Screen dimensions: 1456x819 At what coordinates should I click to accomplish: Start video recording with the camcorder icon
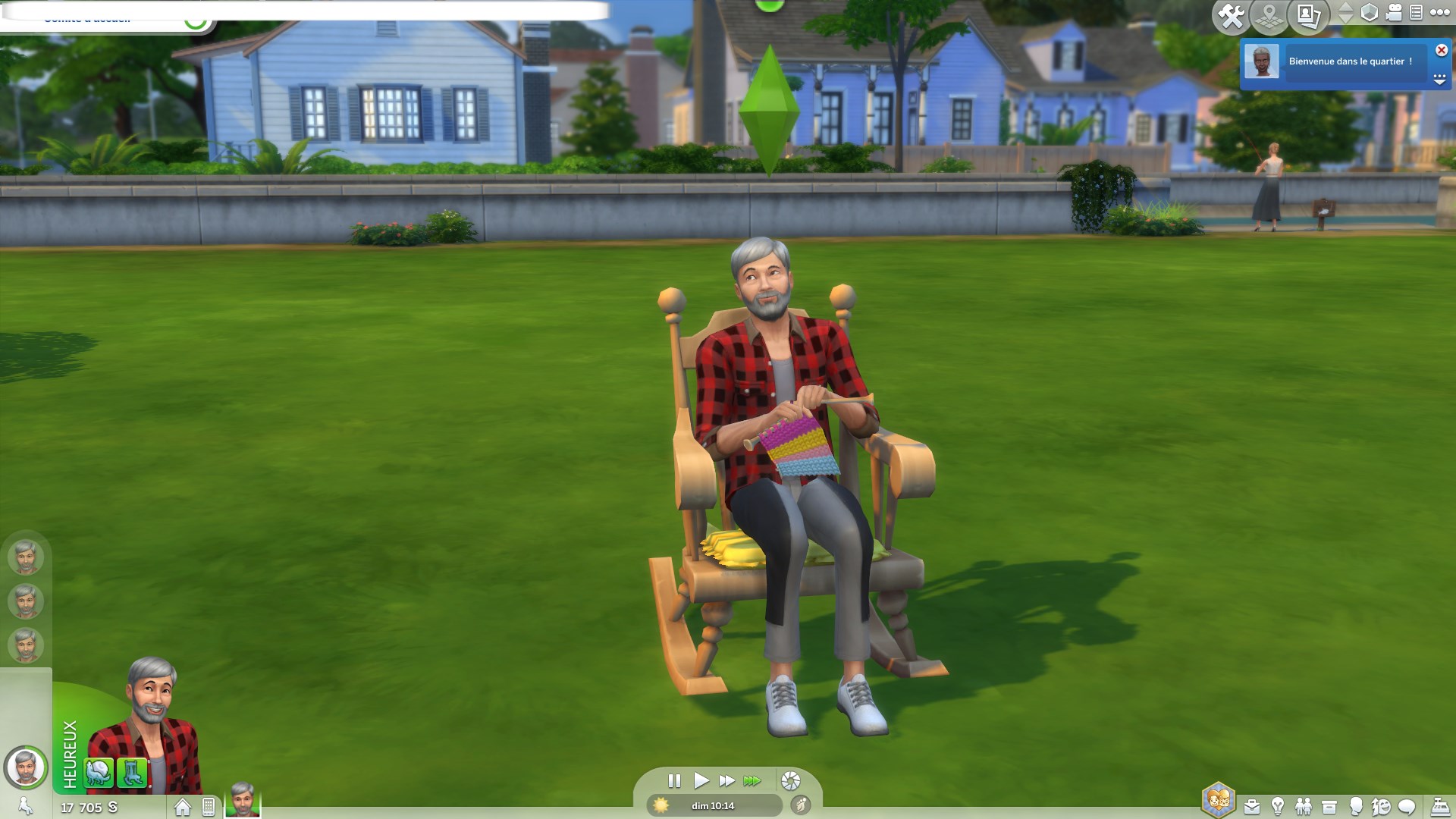coord(1393,12)
